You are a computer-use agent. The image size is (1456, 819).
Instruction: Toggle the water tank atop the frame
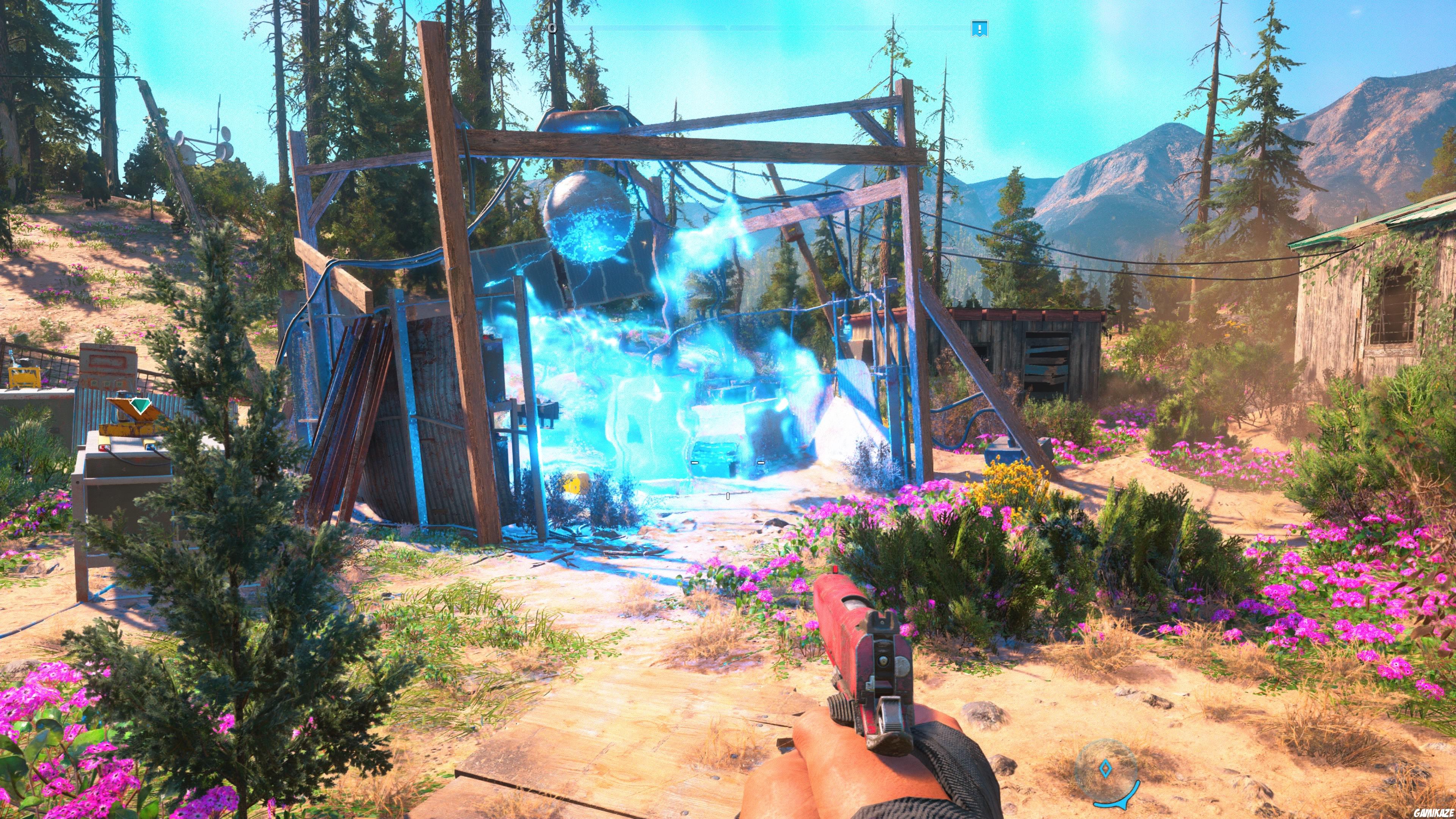(x=585, y=121)
